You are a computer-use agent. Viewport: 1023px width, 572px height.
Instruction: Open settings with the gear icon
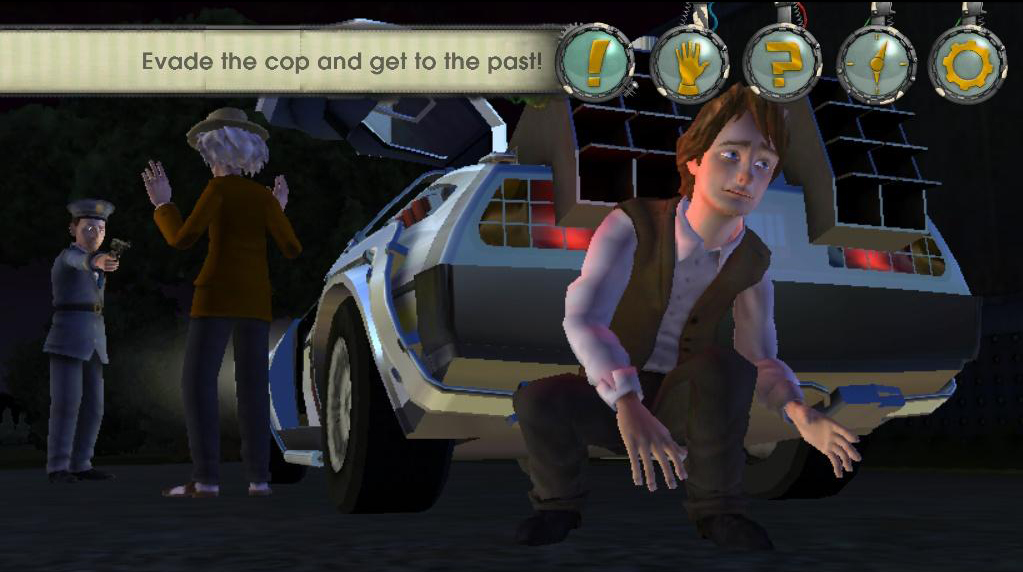tap(968, 64)
